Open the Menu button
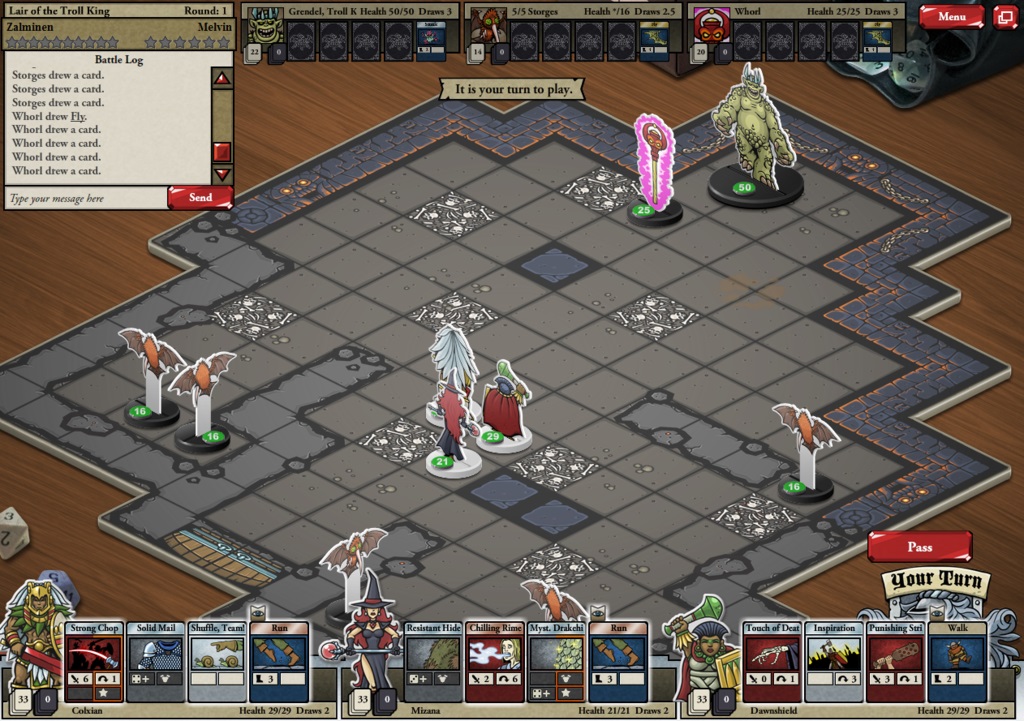This screenshot has width=1024, height=721. coord(951,16)
